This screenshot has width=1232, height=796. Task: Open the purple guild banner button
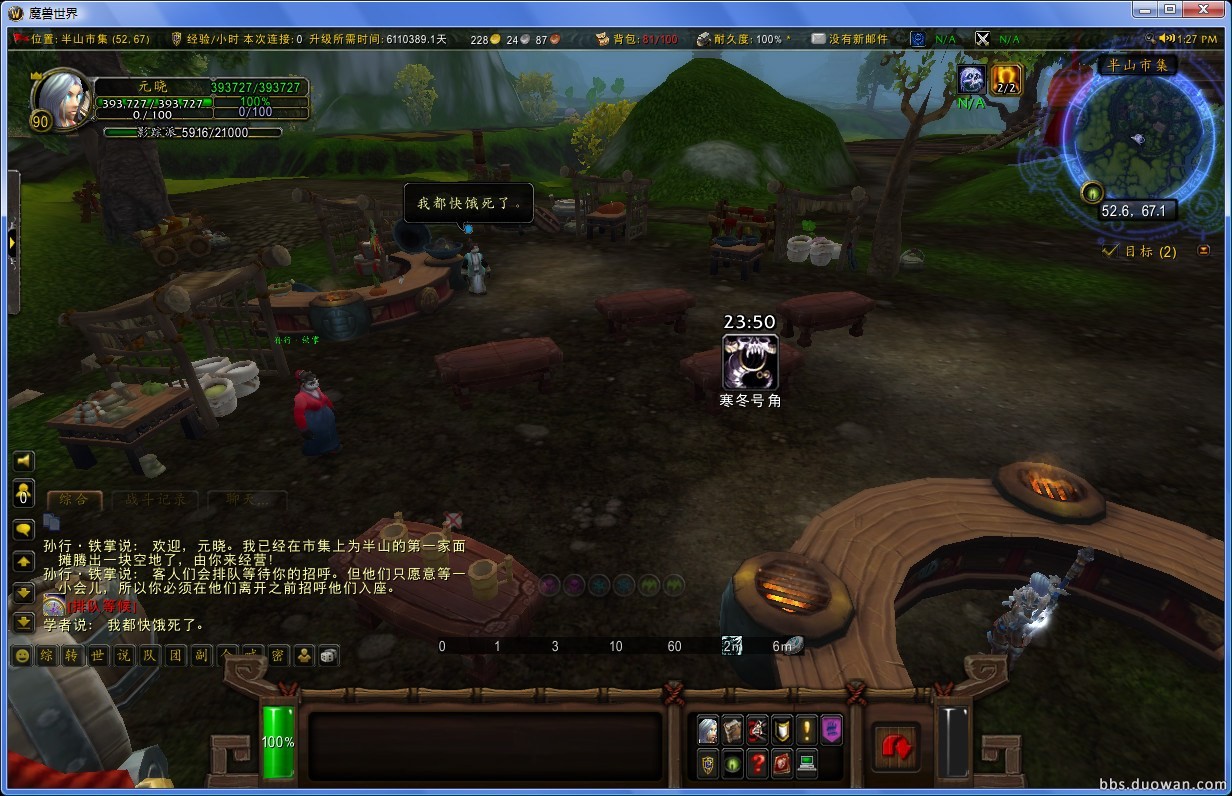click(832, 729)
